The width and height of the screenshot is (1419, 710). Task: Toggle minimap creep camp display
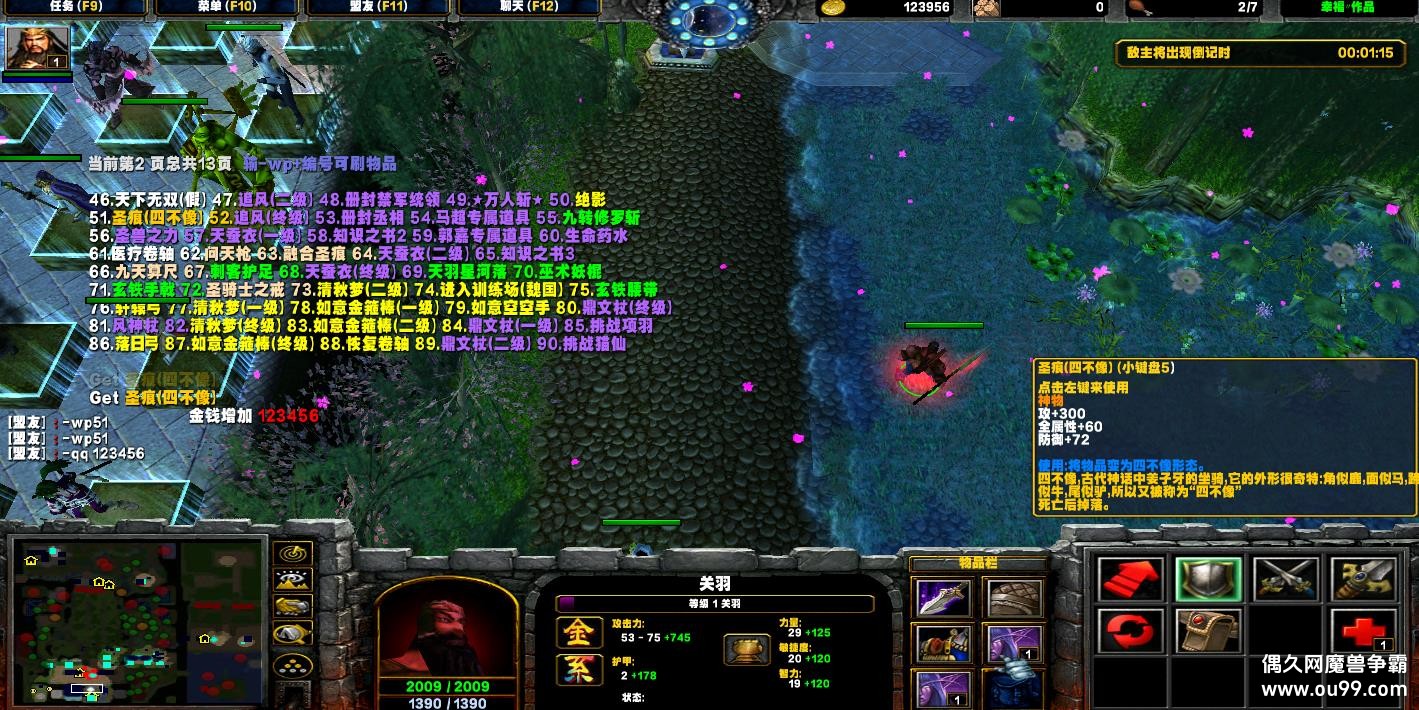[x=292, y=634]
